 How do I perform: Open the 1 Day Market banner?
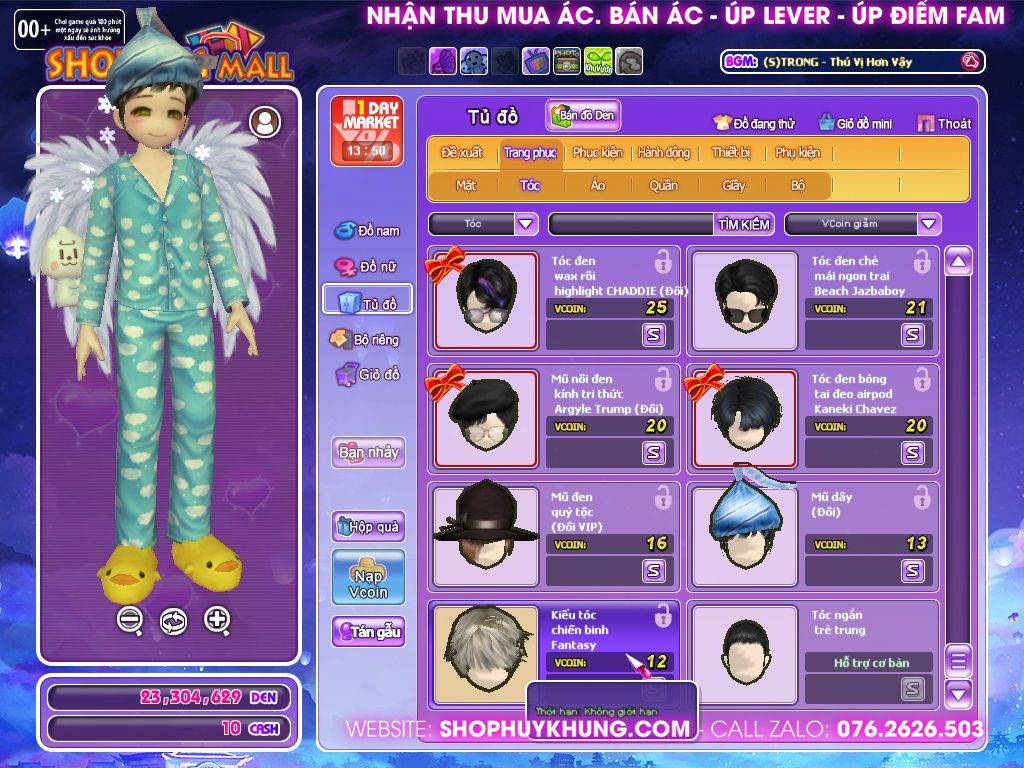(364, 130)
